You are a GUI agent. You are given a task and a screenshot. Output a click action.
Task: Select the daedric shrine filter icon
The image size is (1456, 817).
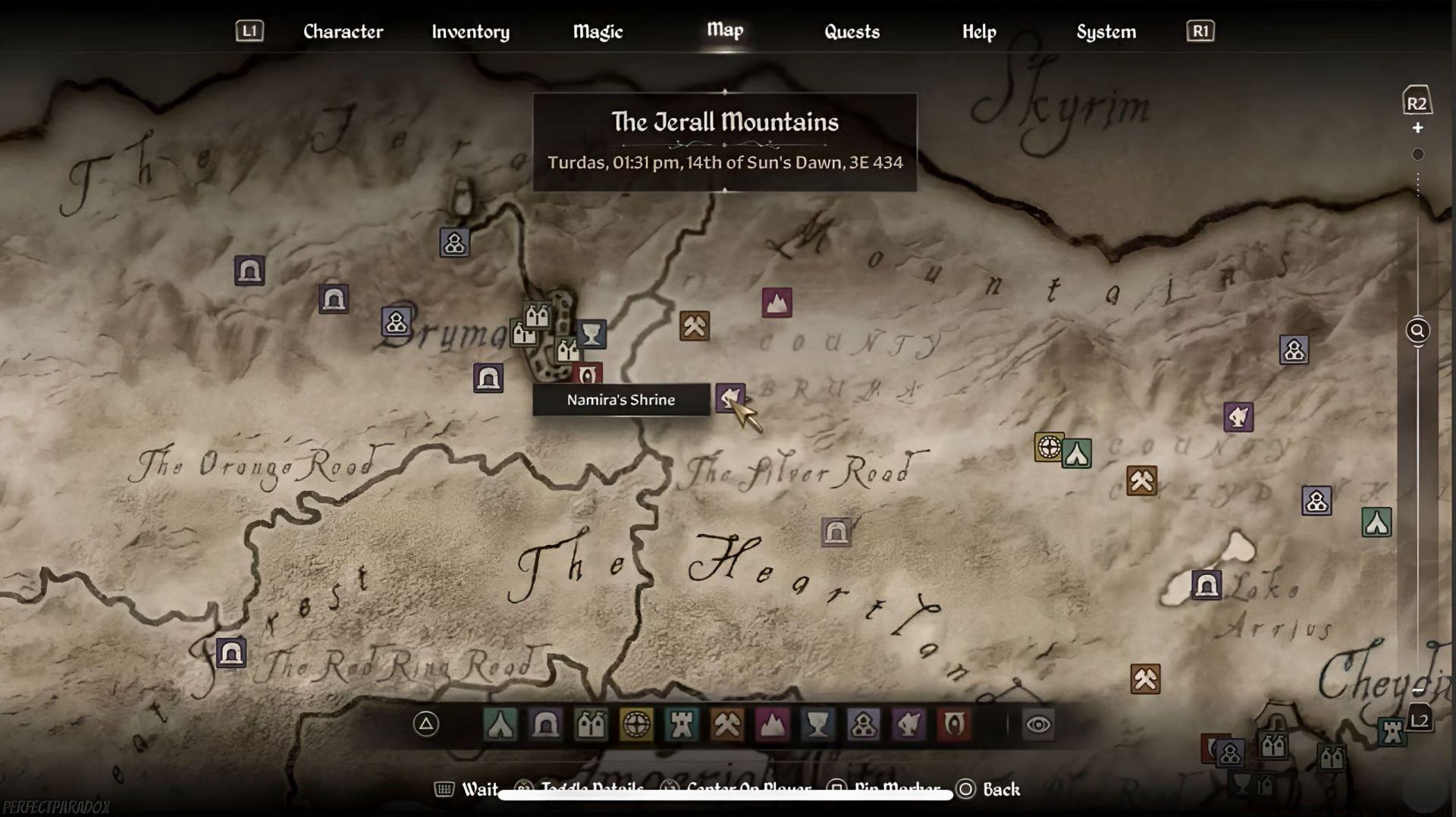coord(908,724)
